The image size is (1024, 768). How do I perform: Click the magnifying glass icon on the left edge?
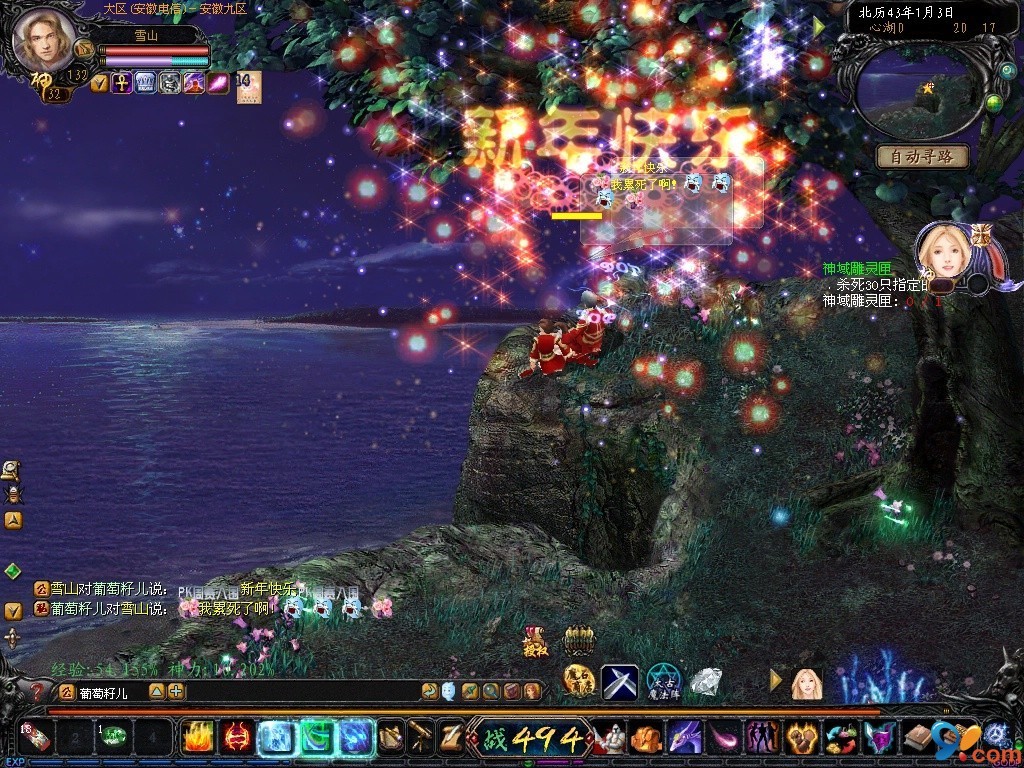pyautogui.click(x=12, y=468)
